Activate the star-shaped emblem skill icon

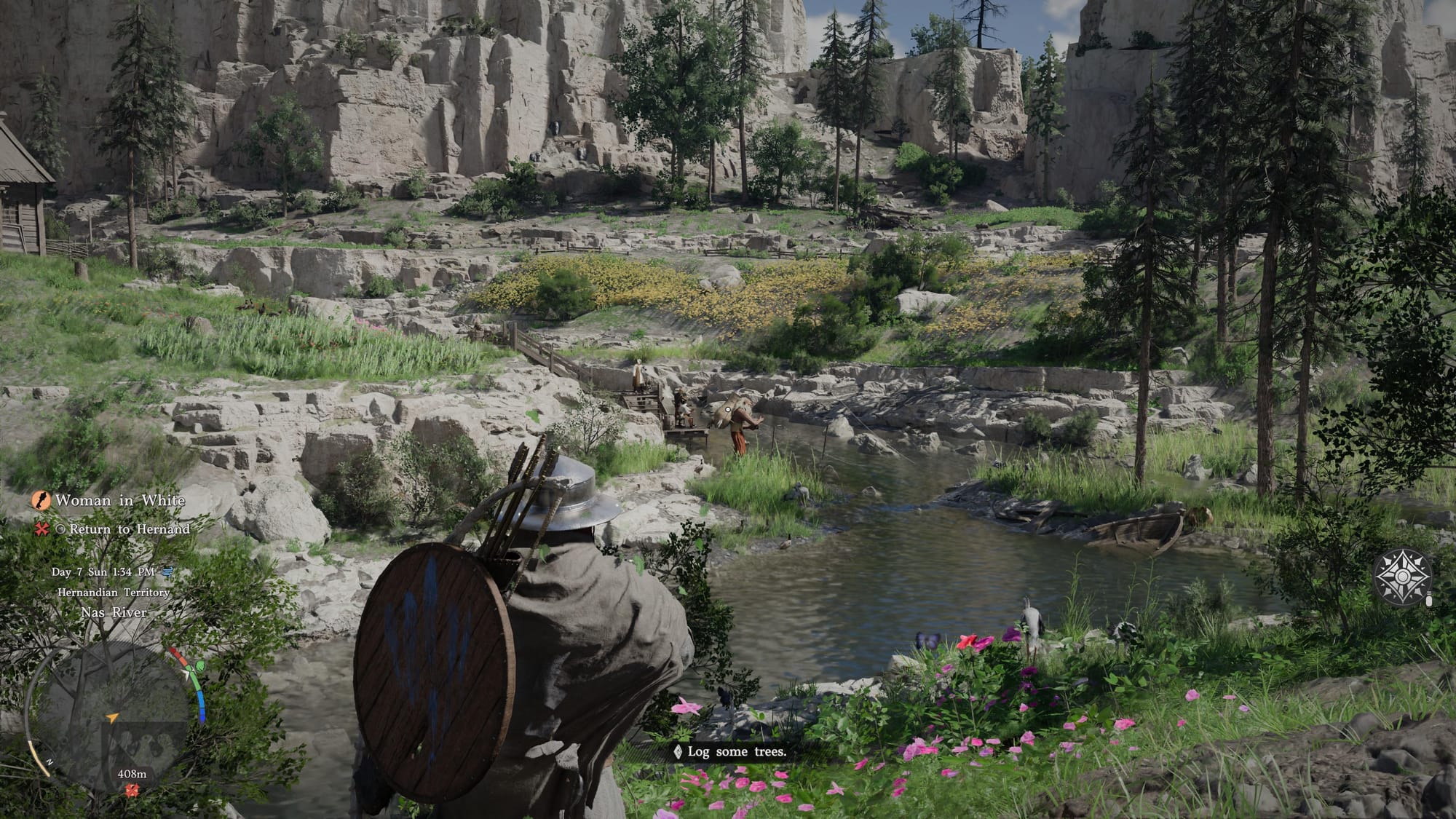1401,577
